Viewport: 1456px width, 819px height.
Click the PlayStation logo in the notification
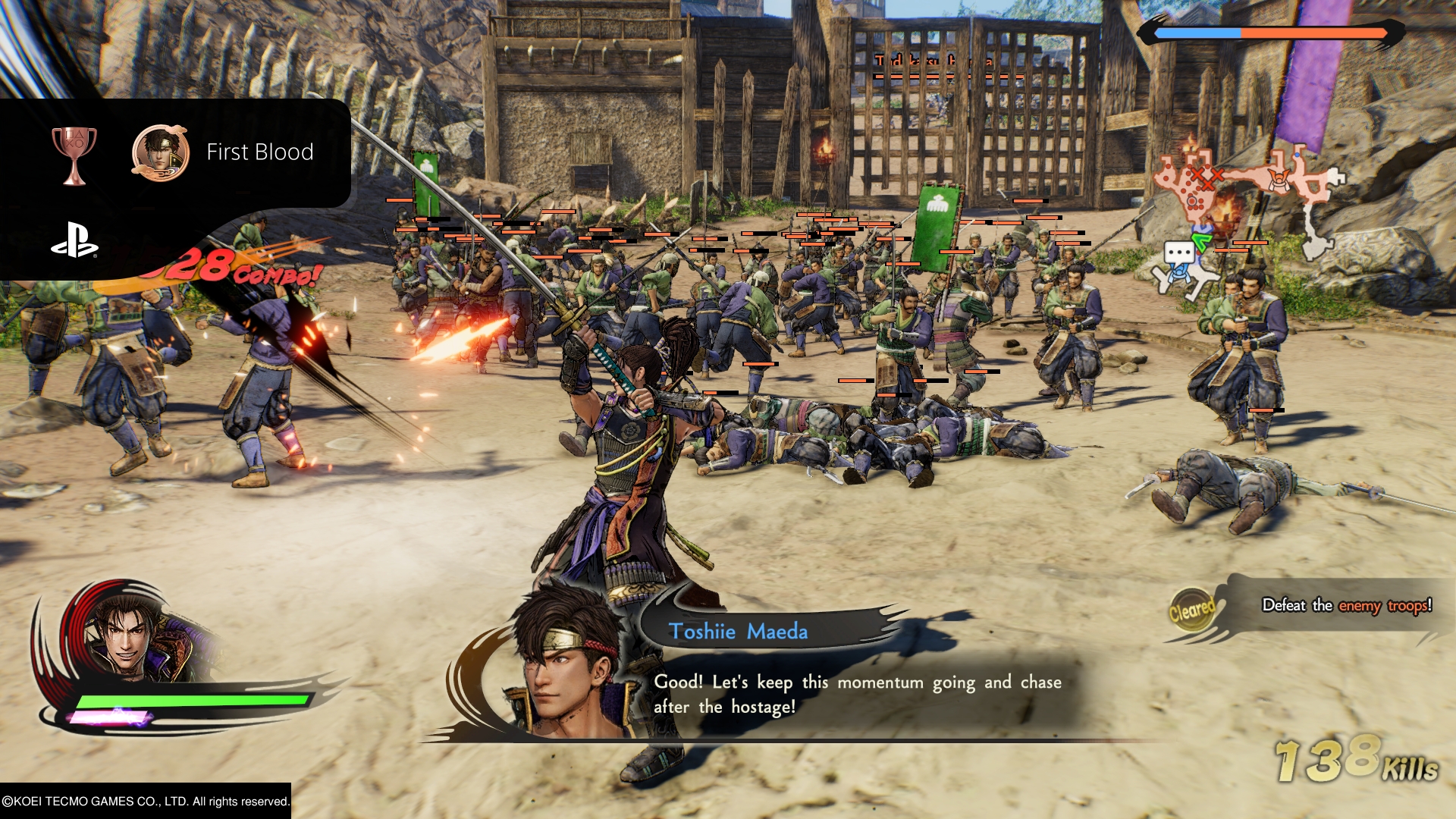pos(74,240)
